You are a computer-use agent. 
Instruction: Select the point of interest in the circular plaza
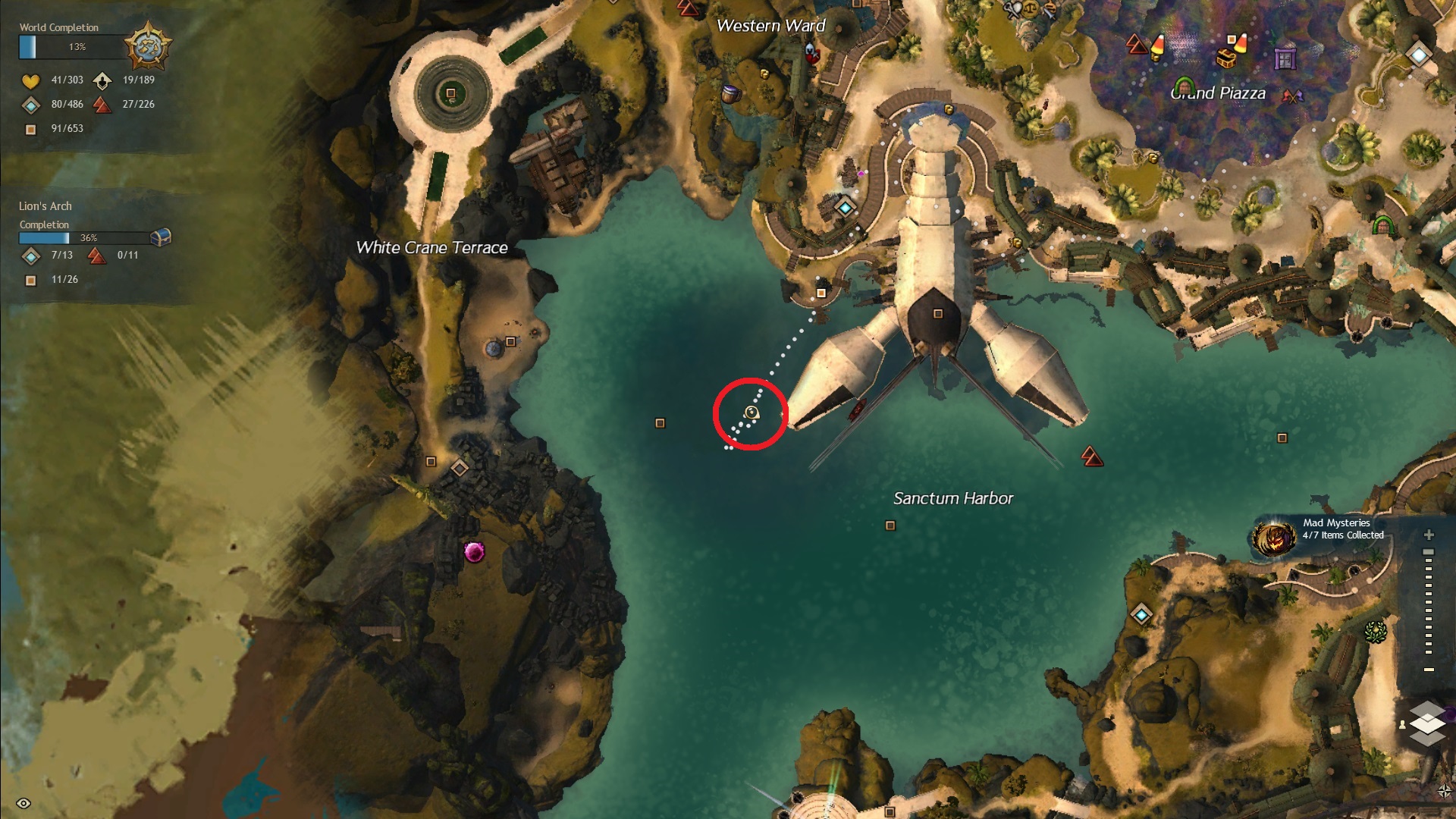coord(450,93)
